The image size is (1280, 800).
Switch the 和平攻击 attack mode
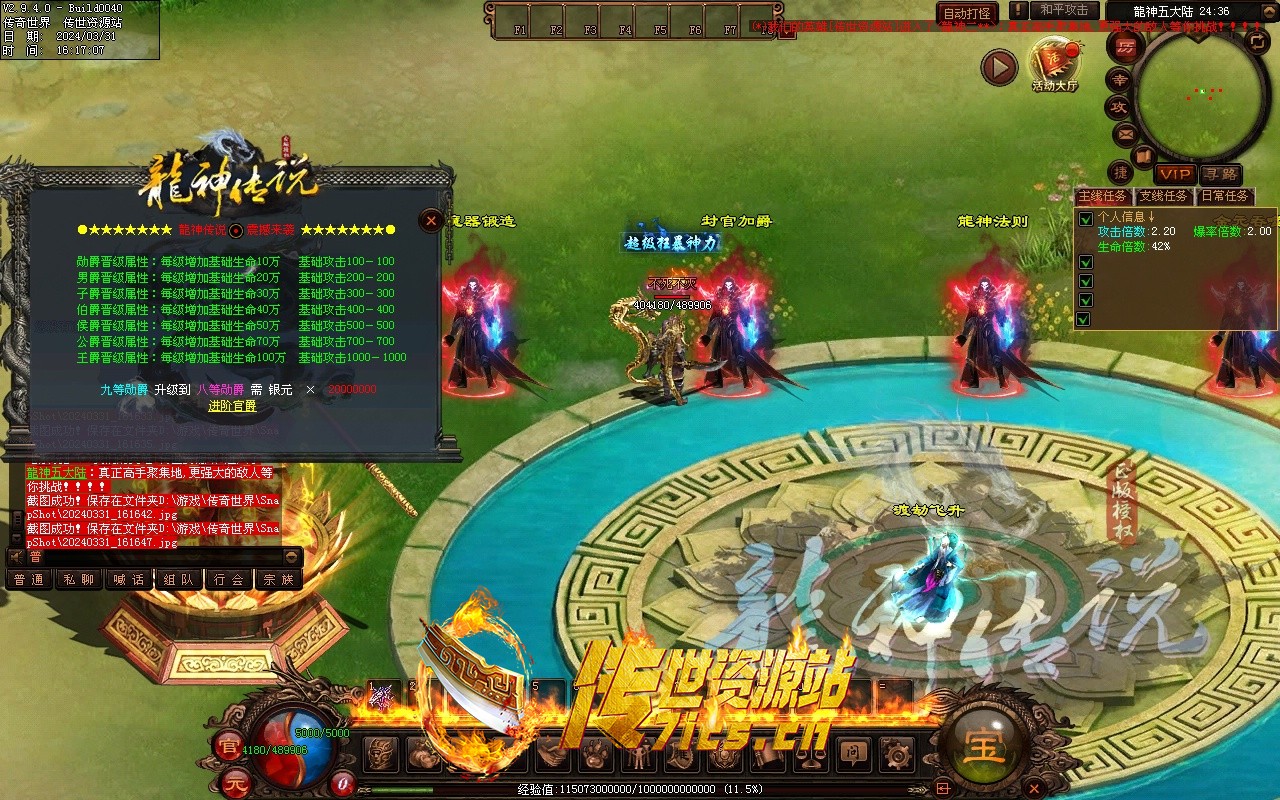pos(1064,11)
